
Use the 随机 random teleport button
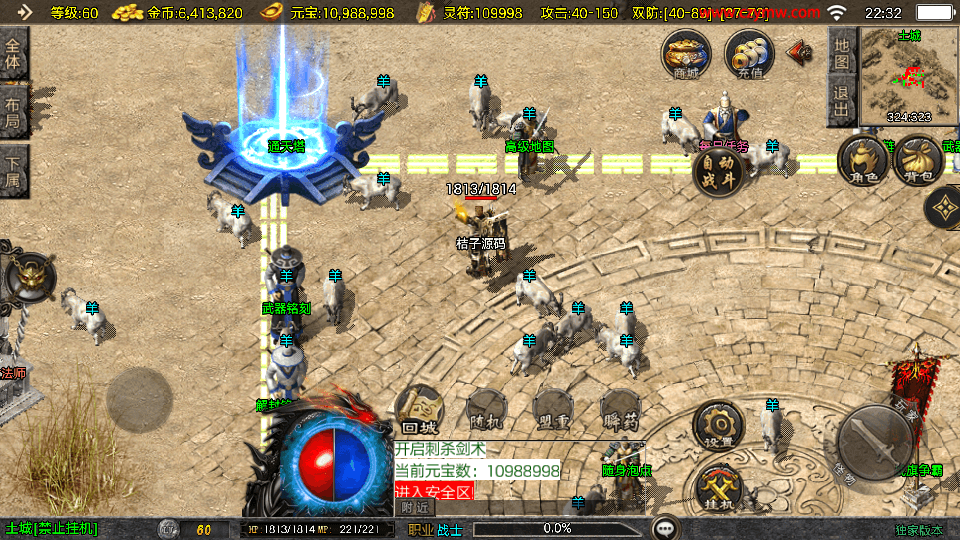487,408
